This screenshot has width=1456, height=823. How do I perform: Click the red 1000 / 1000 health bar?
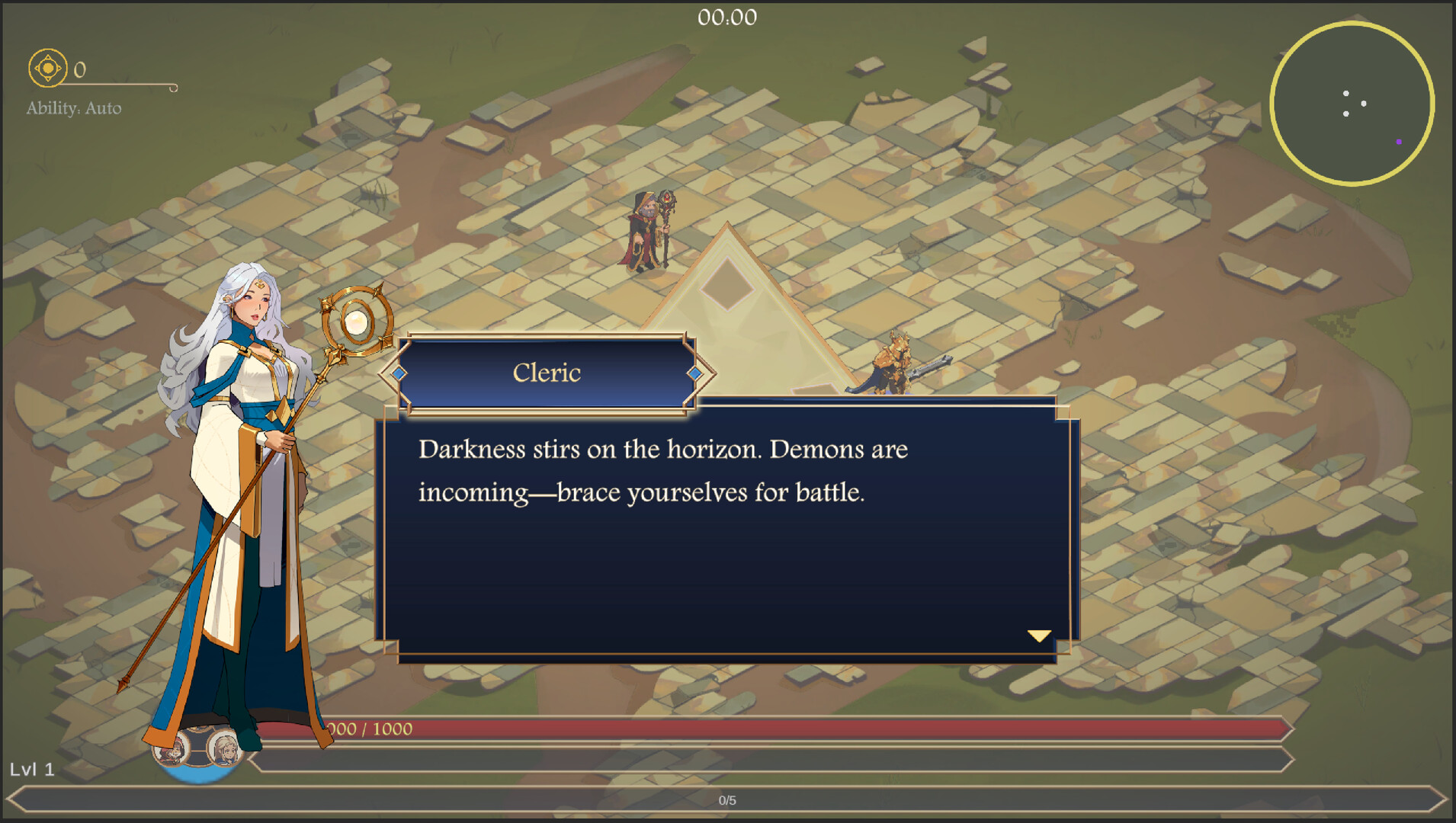pyautogui.click(x=686, y=729)
